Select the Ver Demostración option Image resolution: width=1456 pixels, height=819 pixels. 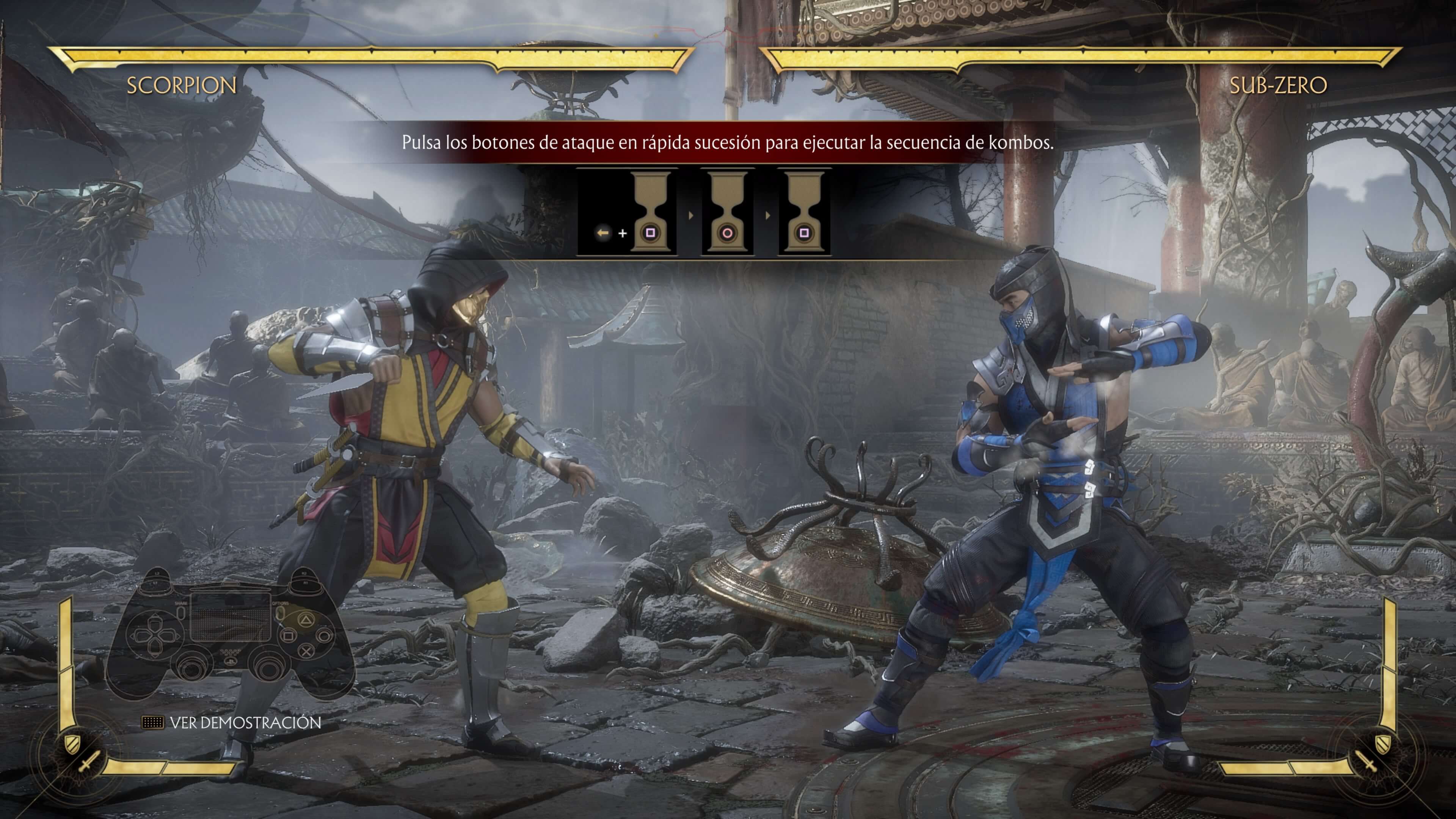click(244, 722)
